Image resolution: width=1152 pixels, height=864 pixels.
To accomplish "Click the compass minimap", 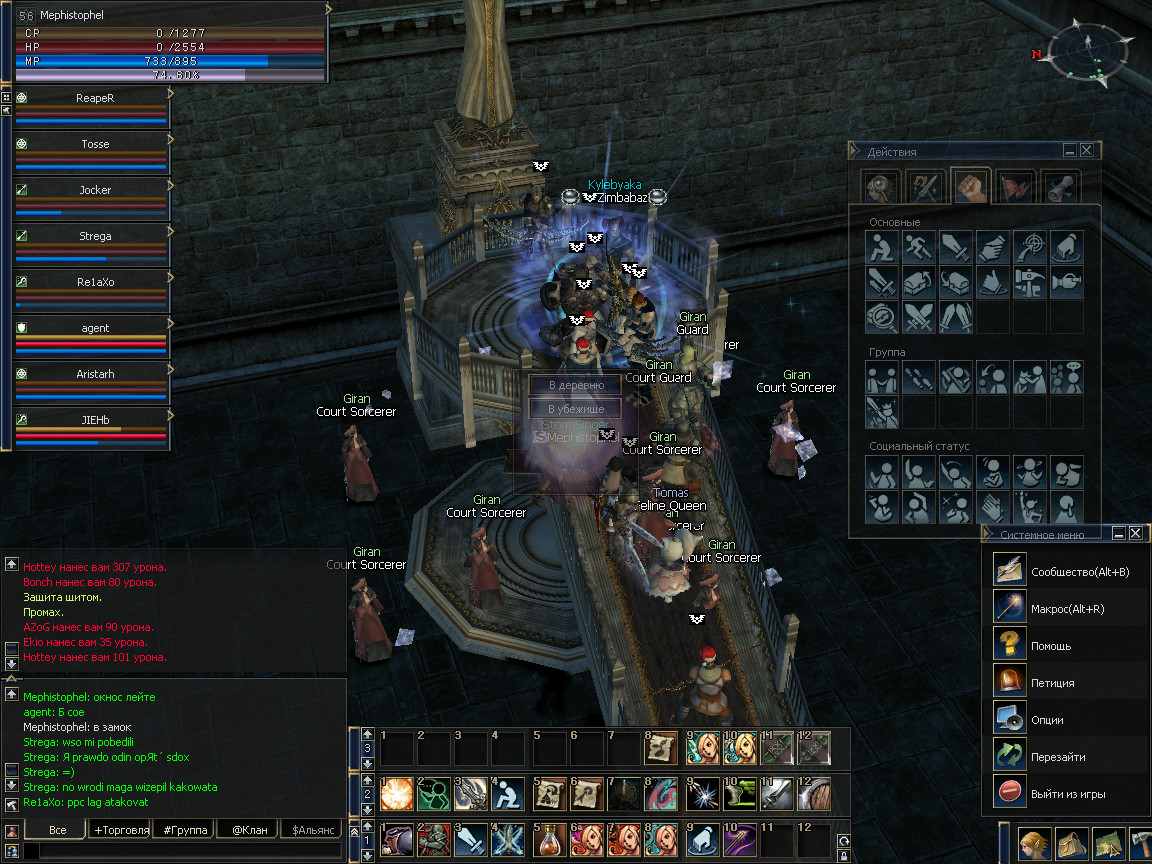I will (x=1093, y=53).
